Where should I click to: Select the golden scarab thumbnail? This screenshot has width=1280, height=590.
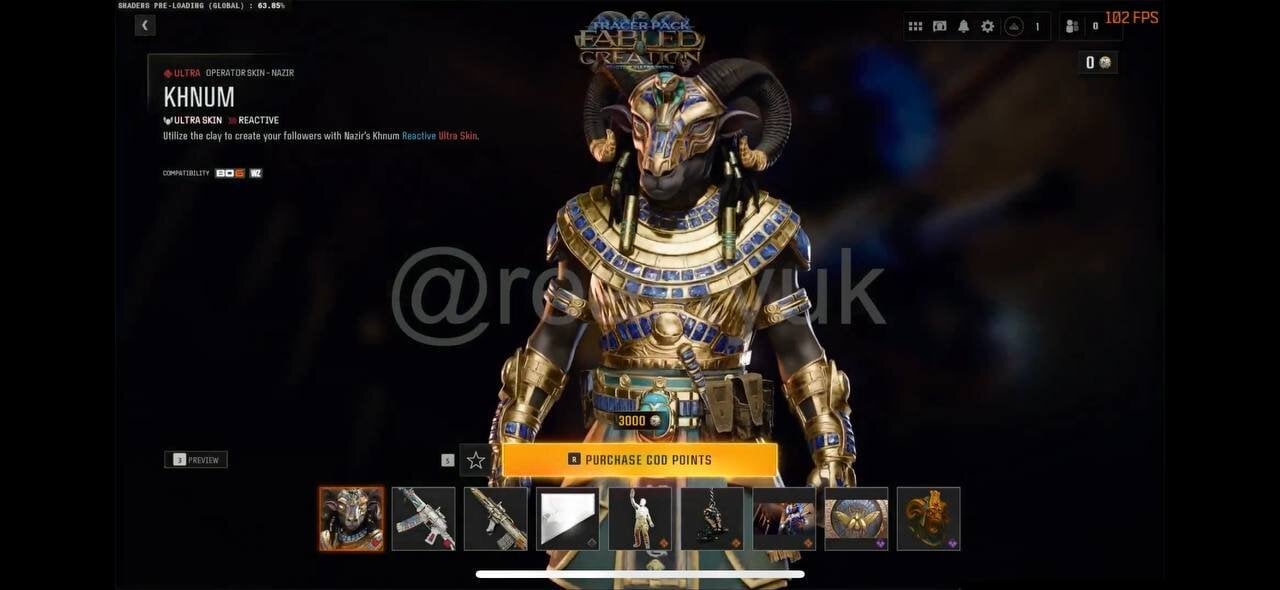(x=856, y=519)
